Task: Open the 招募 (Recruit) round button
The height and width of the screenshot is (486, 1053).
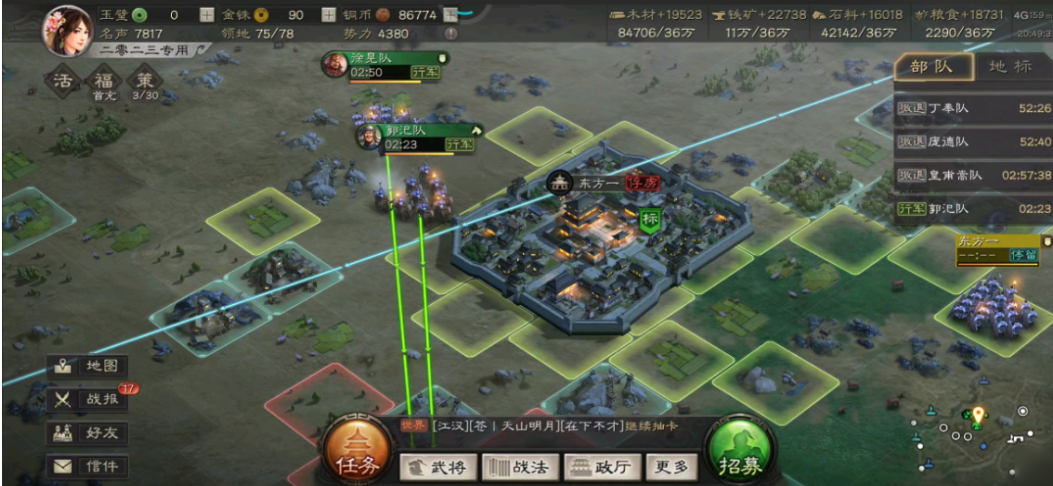Action: pyautogui.click(x=739, y=452)
